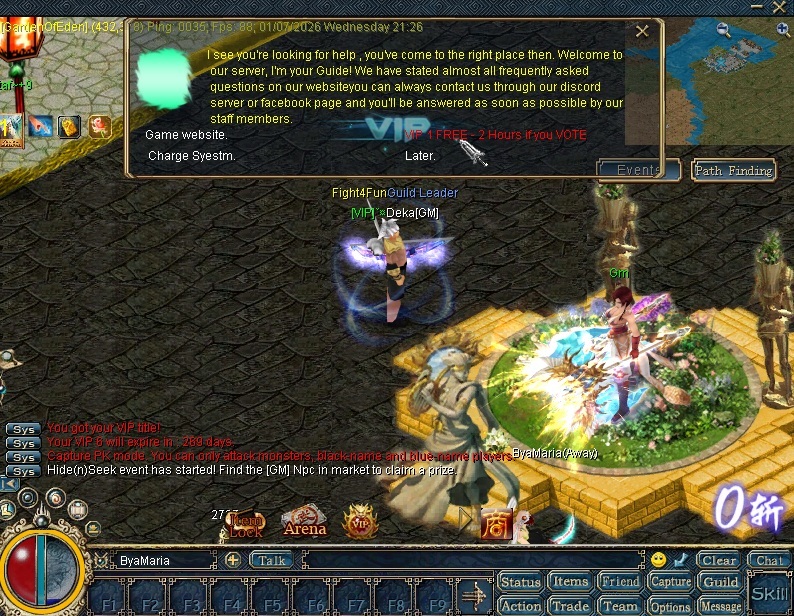Select the 'Charge Syestm.' dialogue option
794x616 pixels.
[x=192, y=156]
